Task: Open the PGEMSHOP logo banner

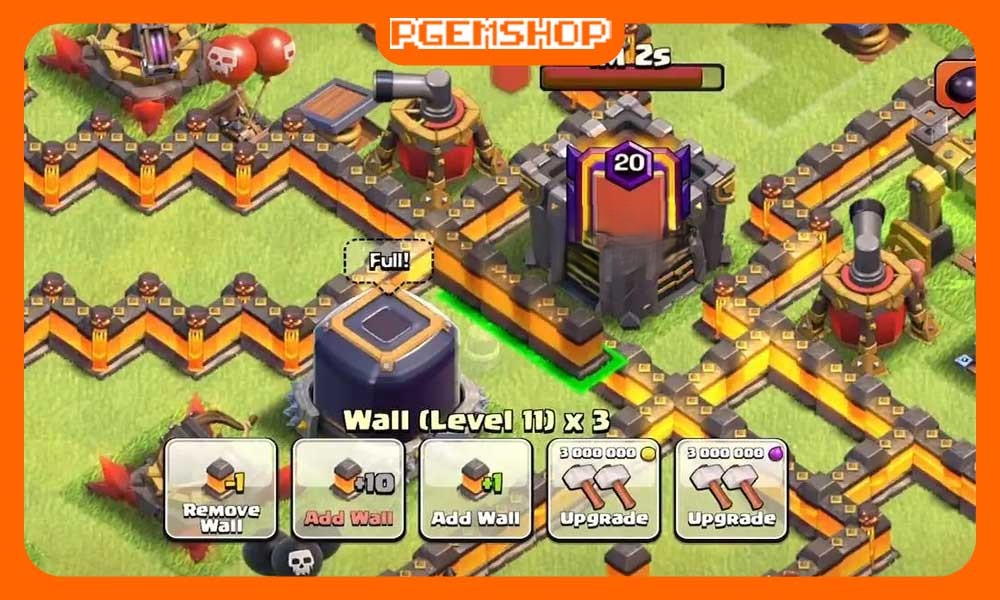Action: click(500, 33)
